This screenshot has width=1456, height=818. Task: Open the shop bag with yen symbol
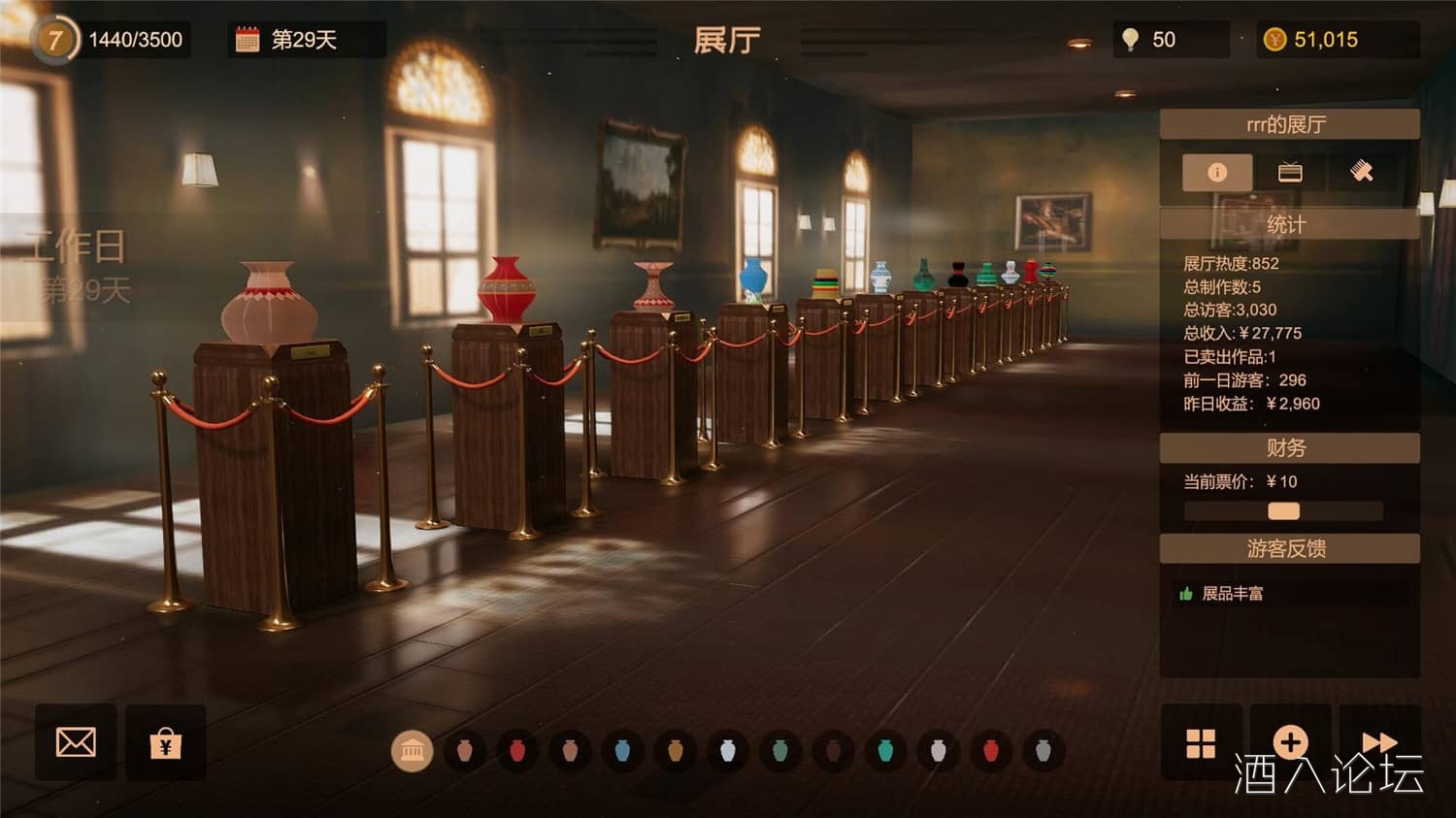[166, 743]
